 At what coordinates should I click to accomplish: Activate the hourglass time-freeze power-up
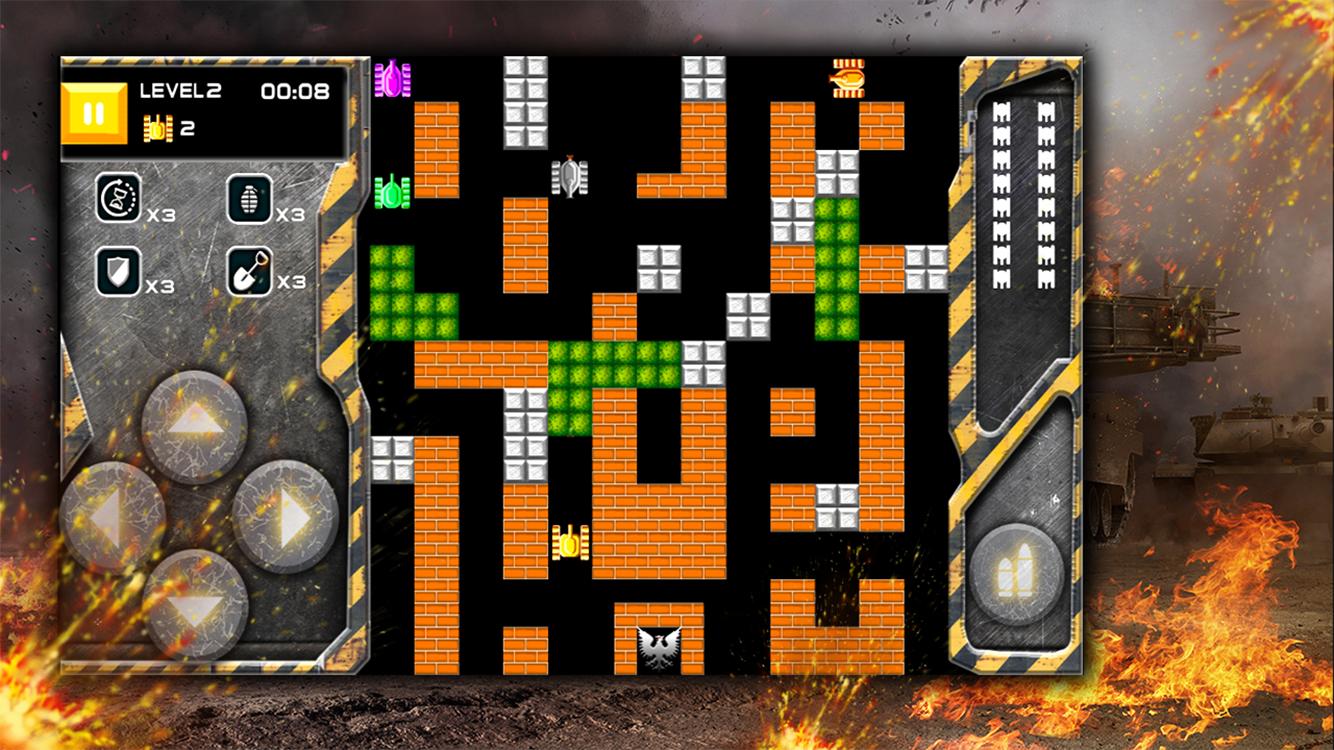[x=118, y=198]
